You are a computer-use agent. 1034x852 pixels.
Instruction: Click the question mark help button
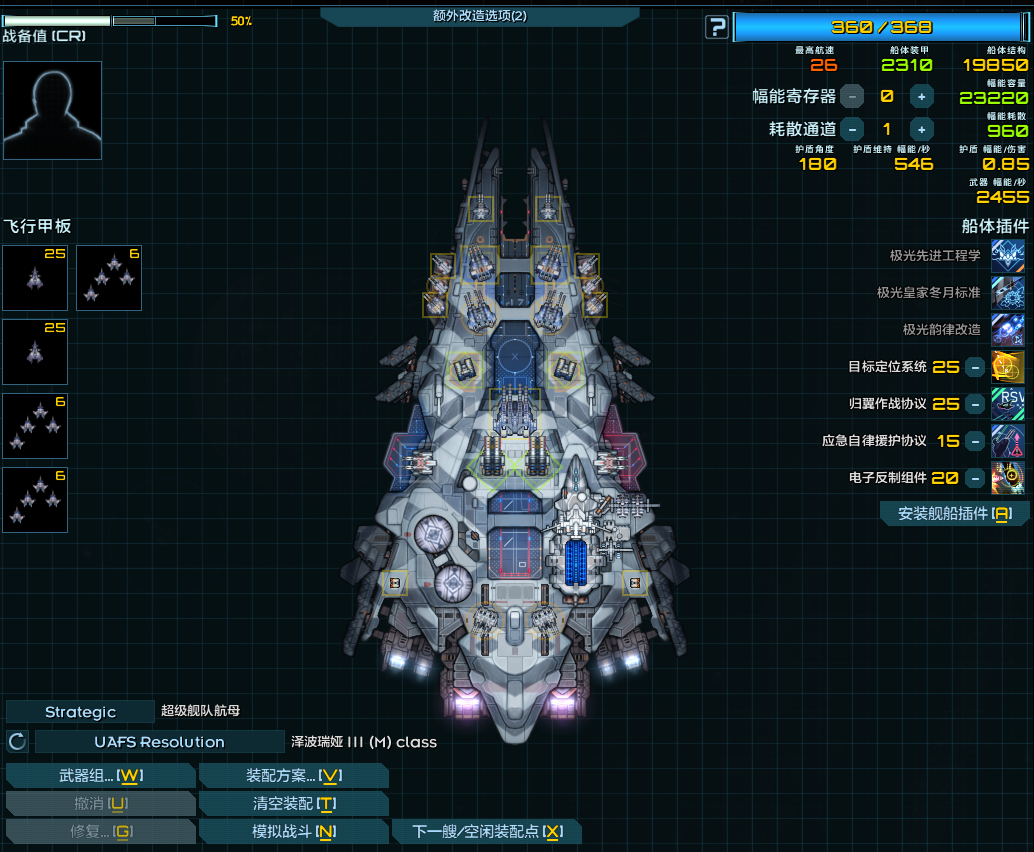[x=716, y=27]
